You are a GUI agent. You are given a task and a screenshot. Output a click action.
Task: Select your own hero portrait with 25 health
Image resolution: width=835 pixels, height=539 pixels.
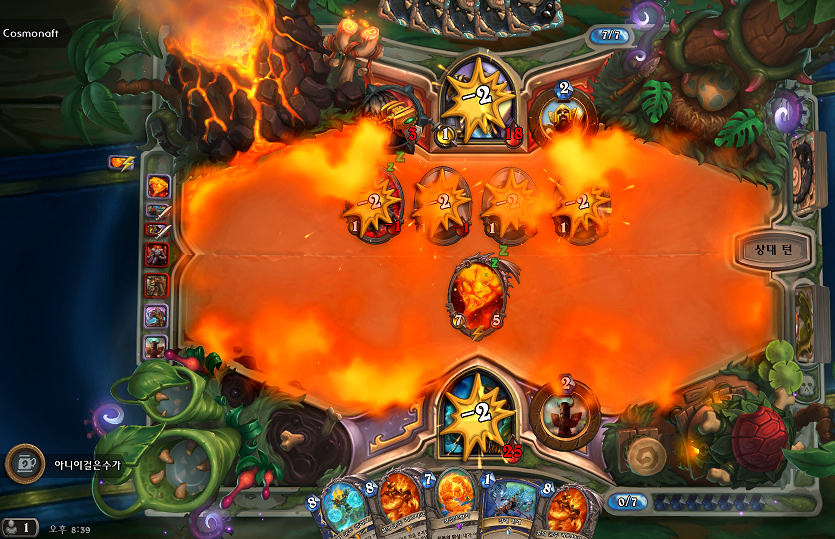tap(477, 411)
